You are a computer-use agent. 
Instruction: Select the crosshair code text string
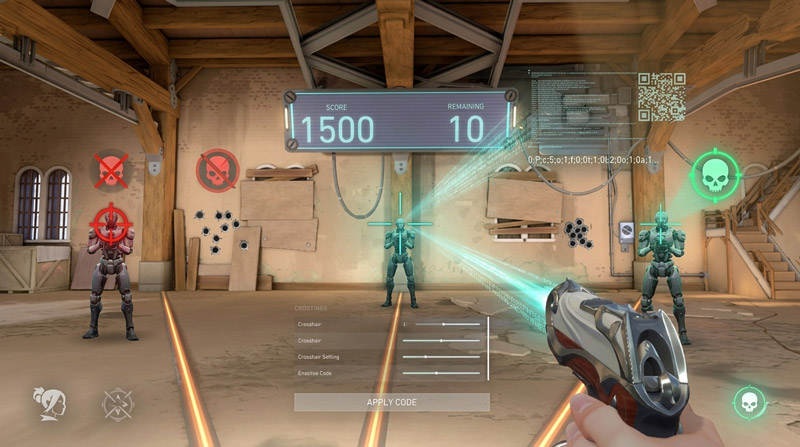(x=592, y=160)
